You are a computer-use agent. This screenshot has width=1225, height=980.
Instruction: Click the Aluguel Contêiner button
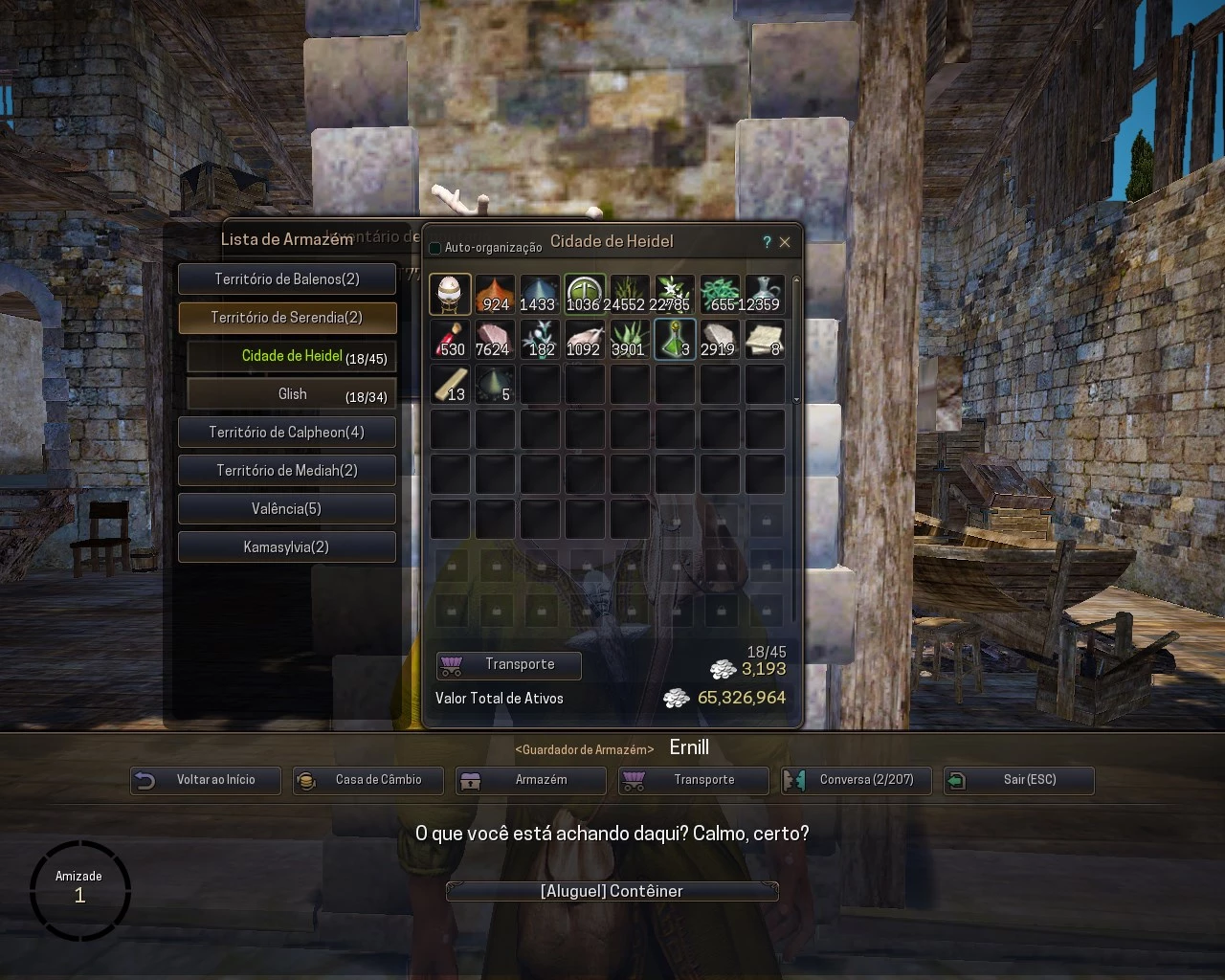point(612,890)
